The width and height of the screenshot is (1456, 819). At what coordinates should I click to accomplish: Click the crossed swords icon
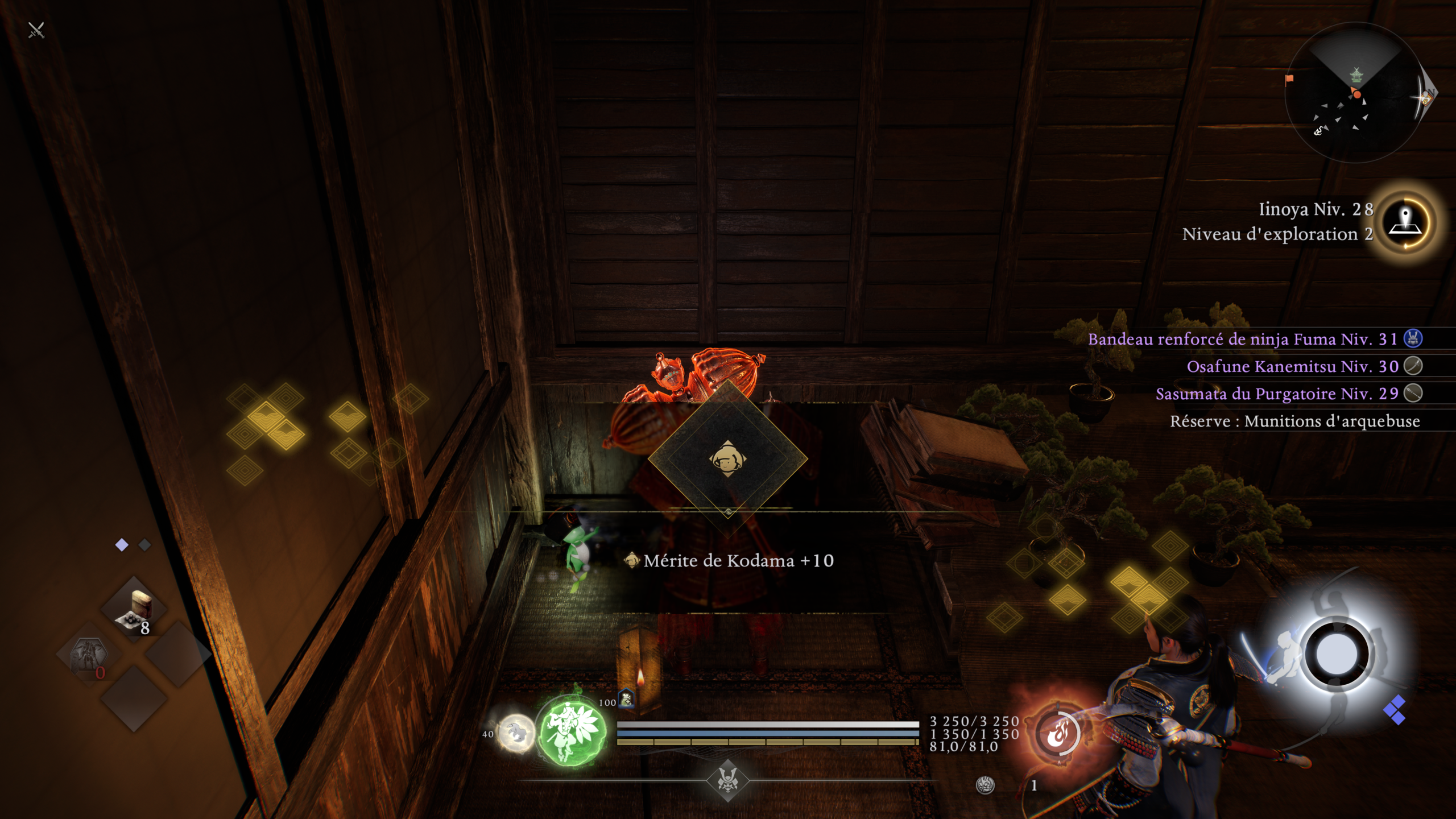[x=36, y=30]
